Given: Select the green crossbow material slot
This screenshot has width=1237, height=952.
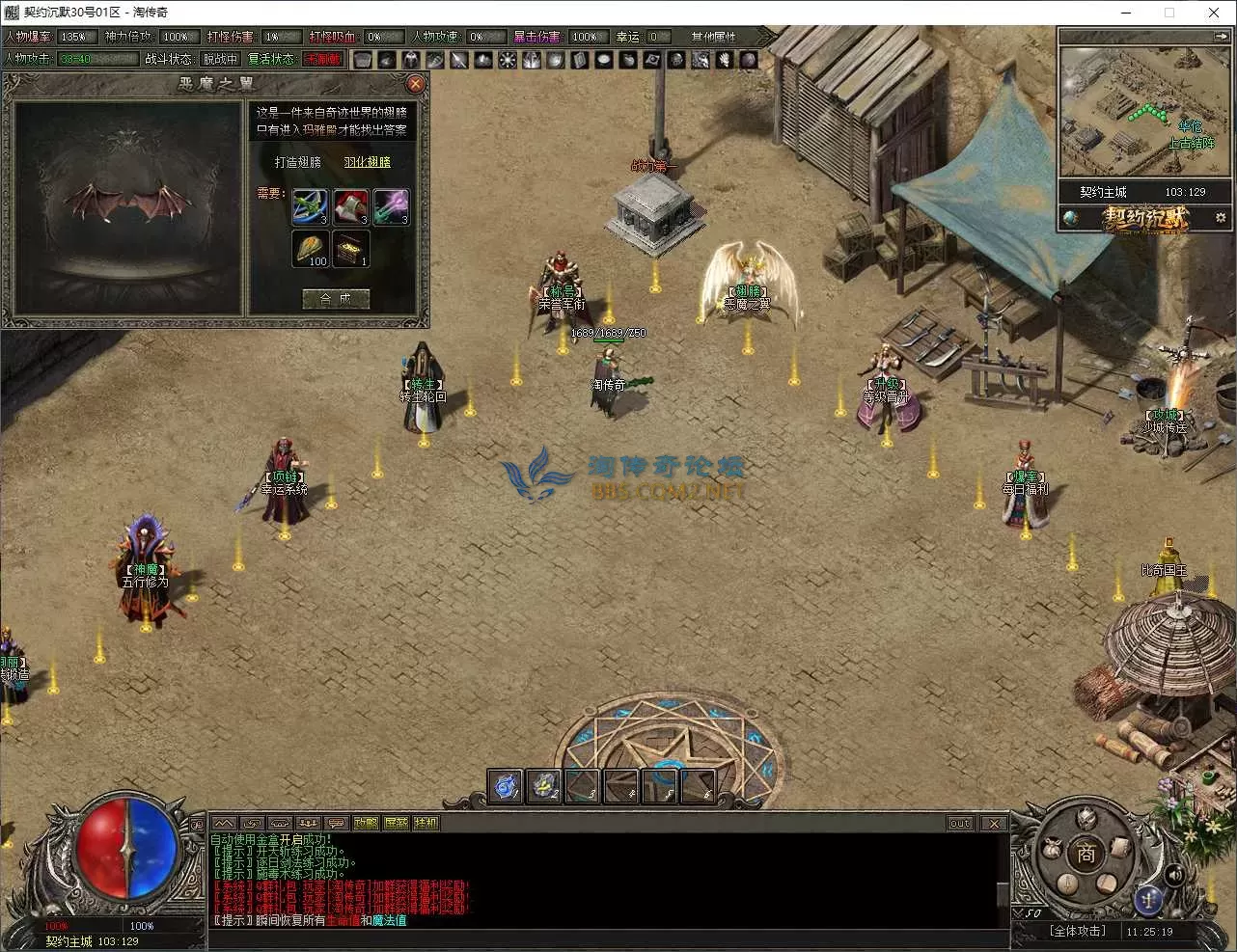Looking at the screenshot, I should point(311,207).
